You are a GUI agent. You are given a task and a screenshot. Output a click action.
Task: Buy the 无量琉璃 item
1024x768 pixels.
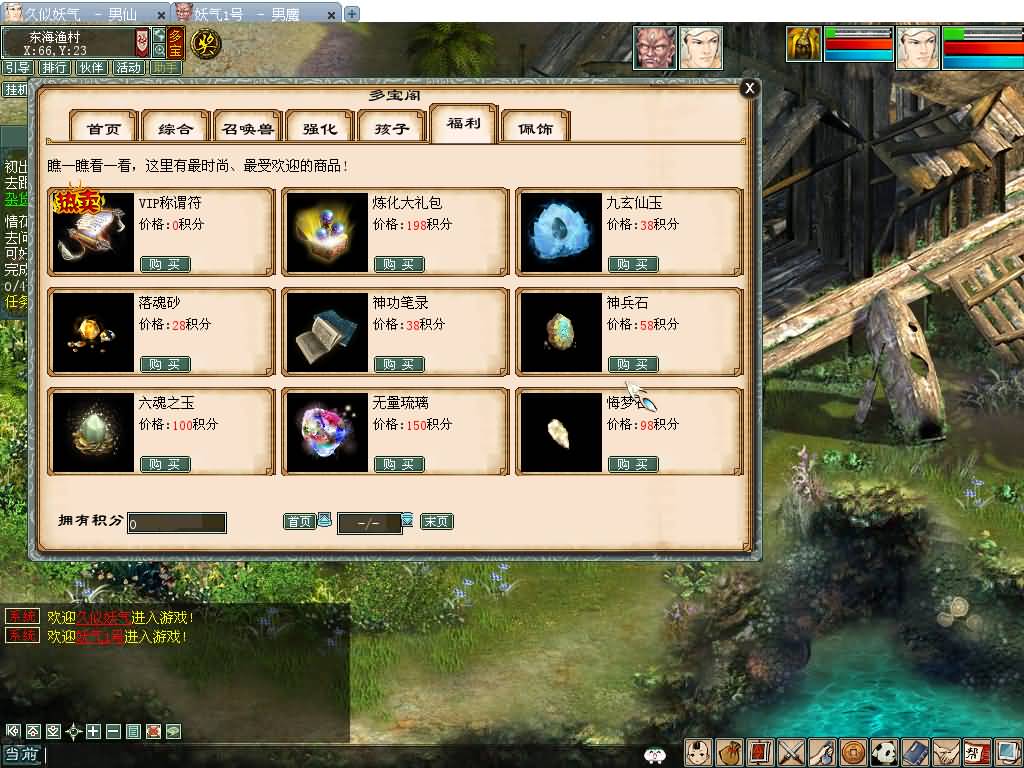399,464
